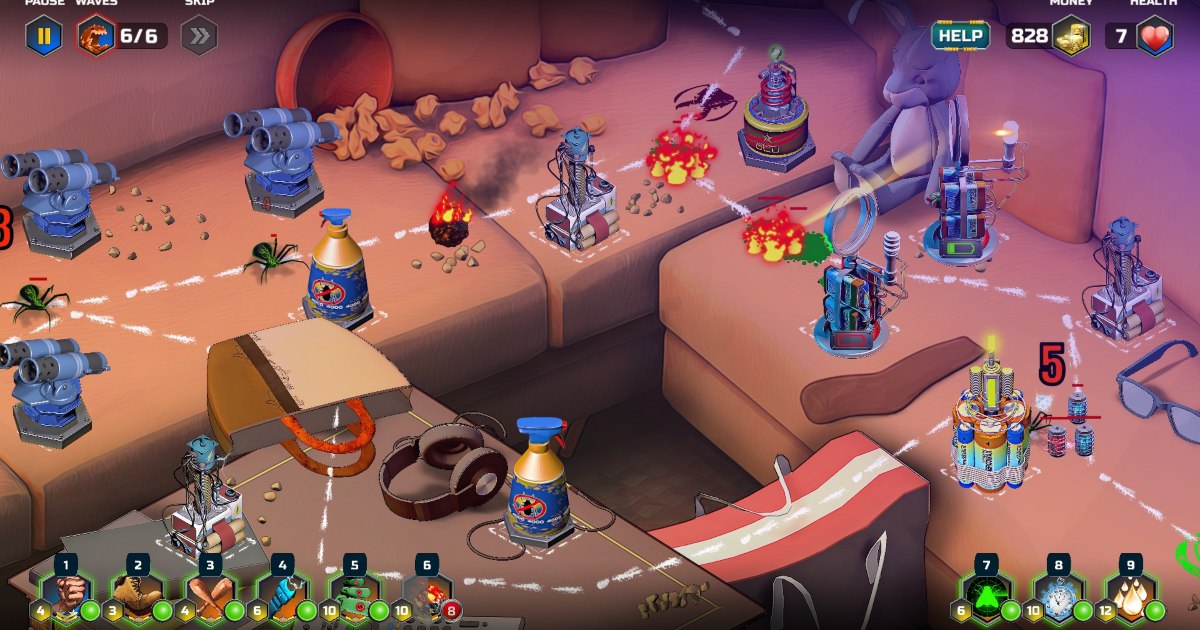The image size is (1200, 630).
Task: Use the boot stomp ability
Action: [138, 598]
